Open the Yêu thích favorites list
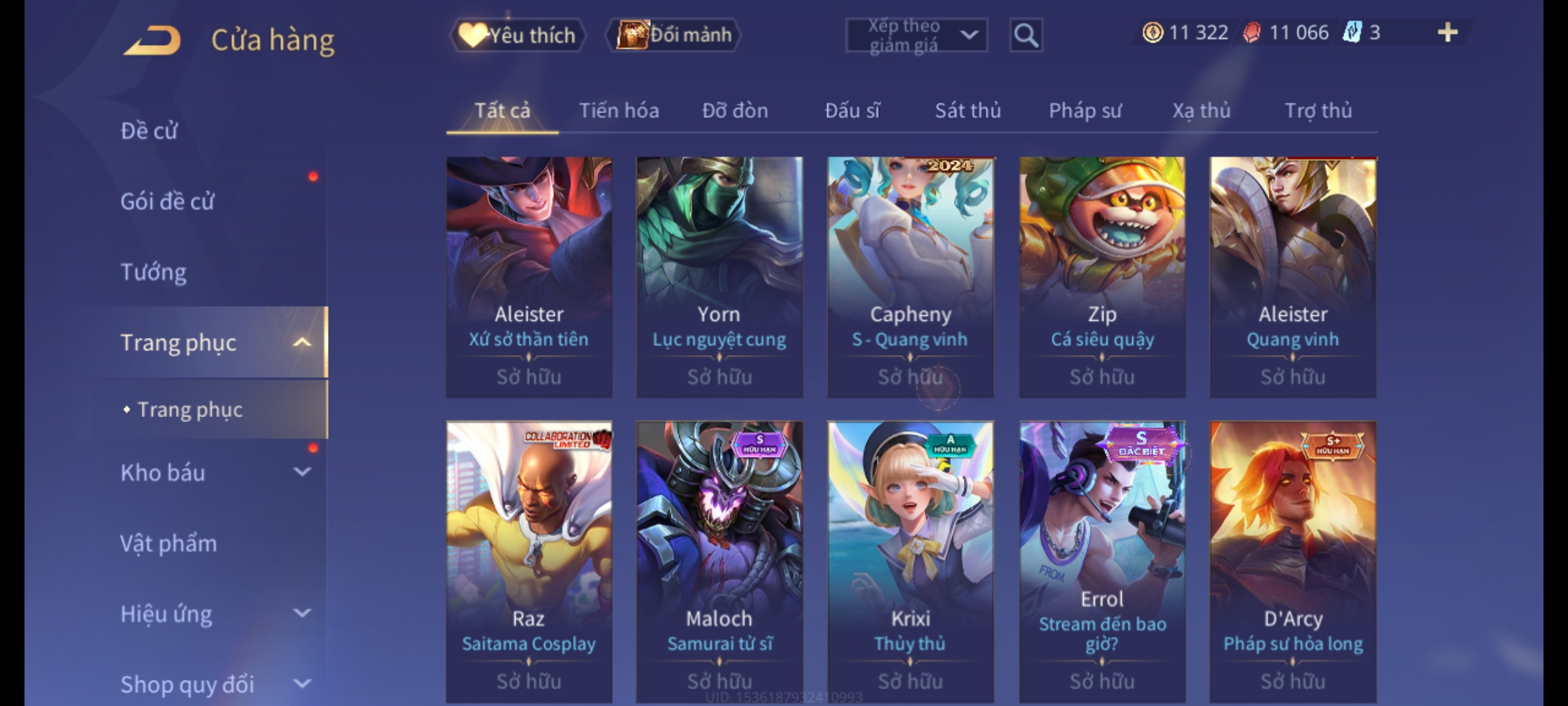1568x706 pixels. point(518,35)
